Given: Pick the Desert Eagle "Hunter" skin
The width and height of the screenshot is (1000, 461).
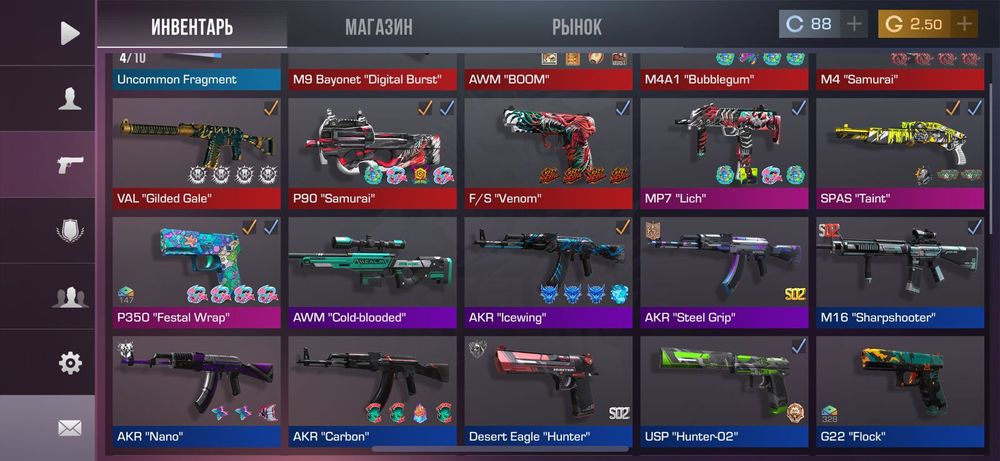Looking at the screenshot, I should [x=548, y=390].
